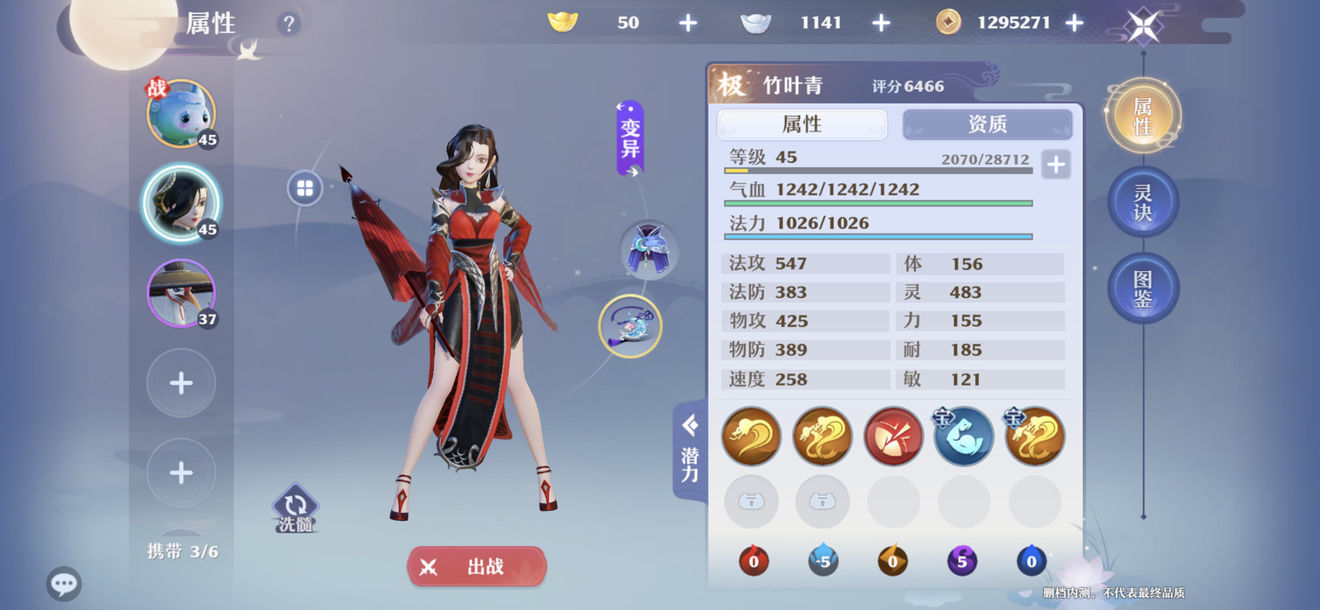Select the 属性 attributes tab in panel
The width and height of the screenshot is (1320, 610).
coord(802,124)
